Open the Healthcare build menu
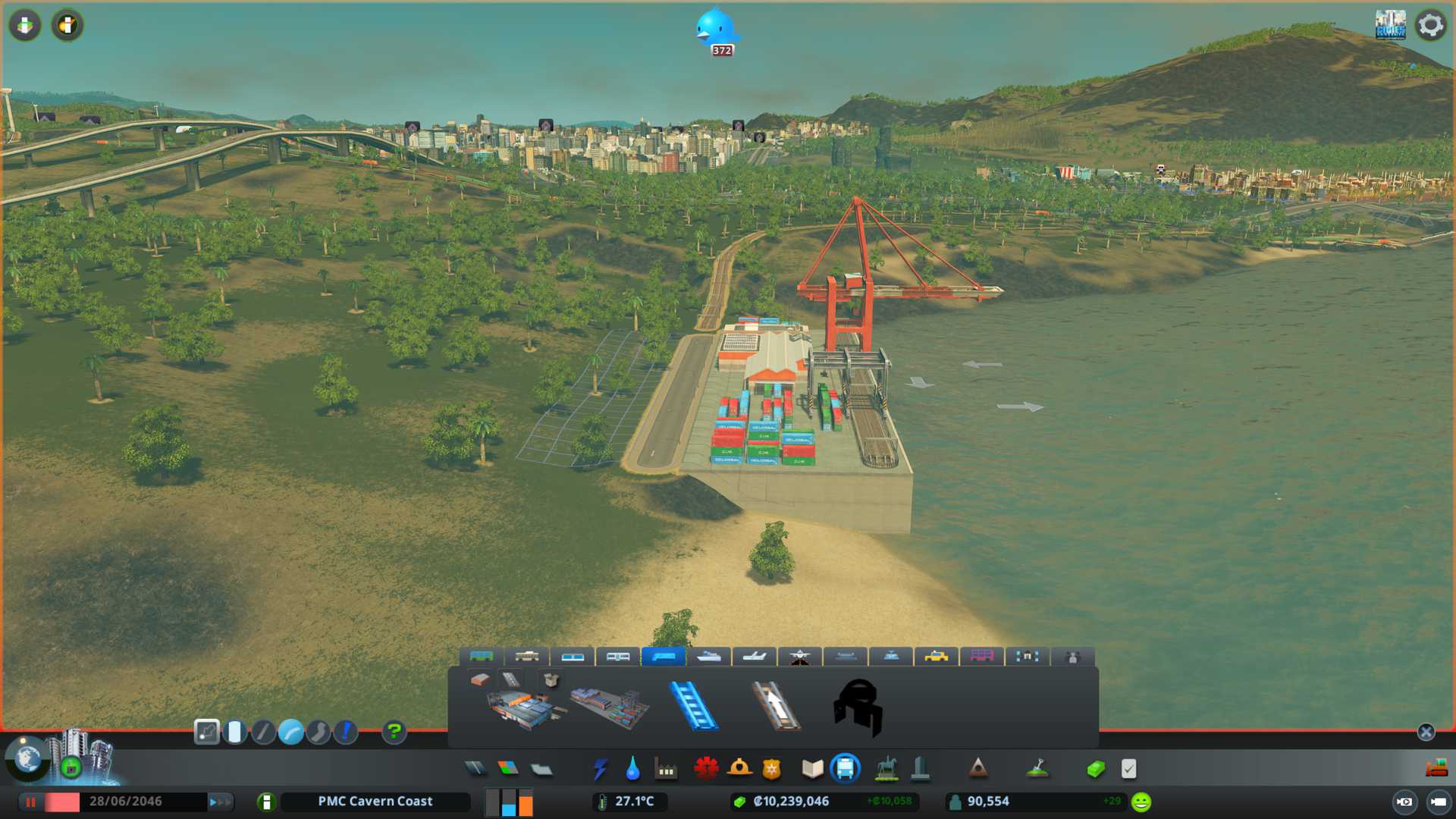Image resolution: width=1456 pixels, height=819 pixels. pyautogui.click(x=706, y=769)
